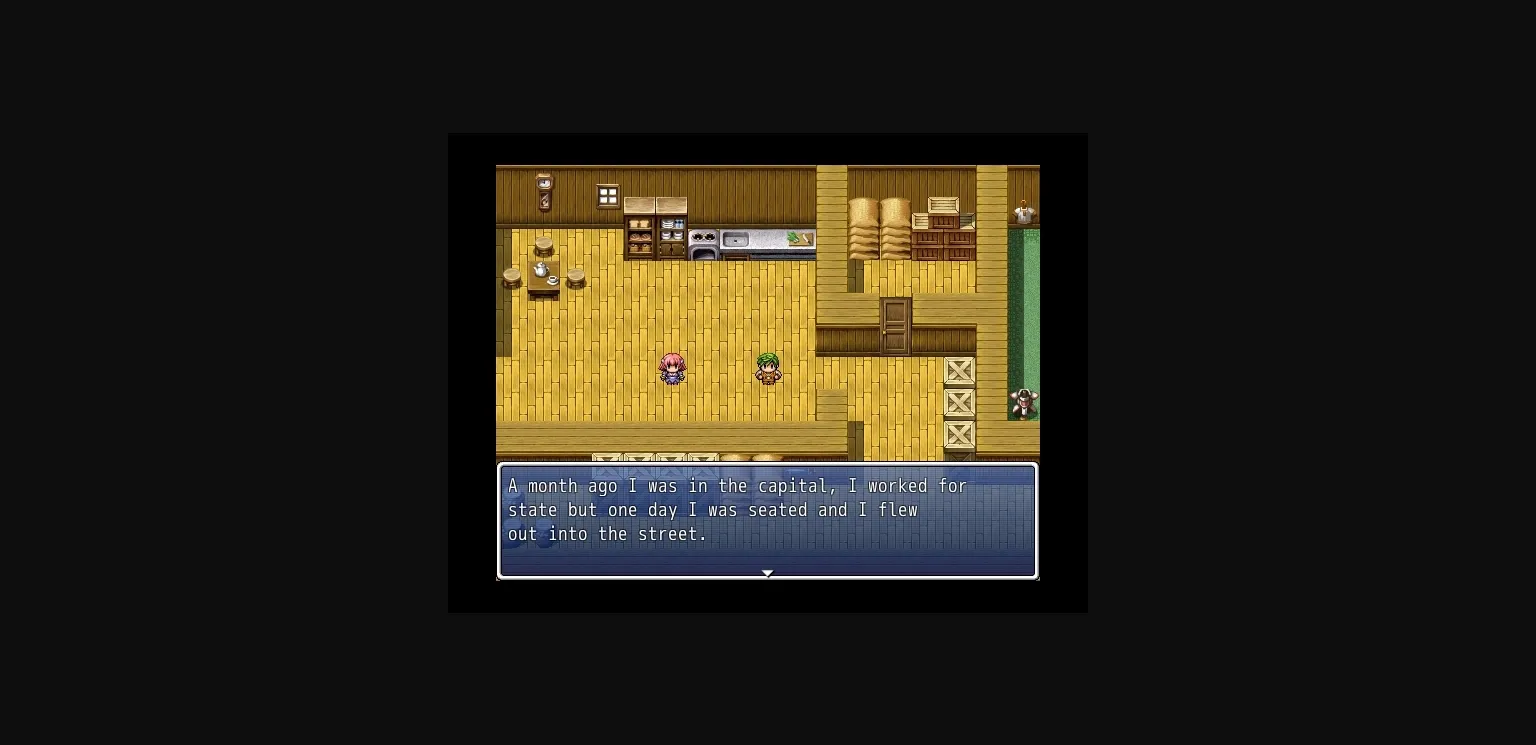Select the pink-haired character
The height and width of the screenshot is (745, 1536).
[672, 370]
